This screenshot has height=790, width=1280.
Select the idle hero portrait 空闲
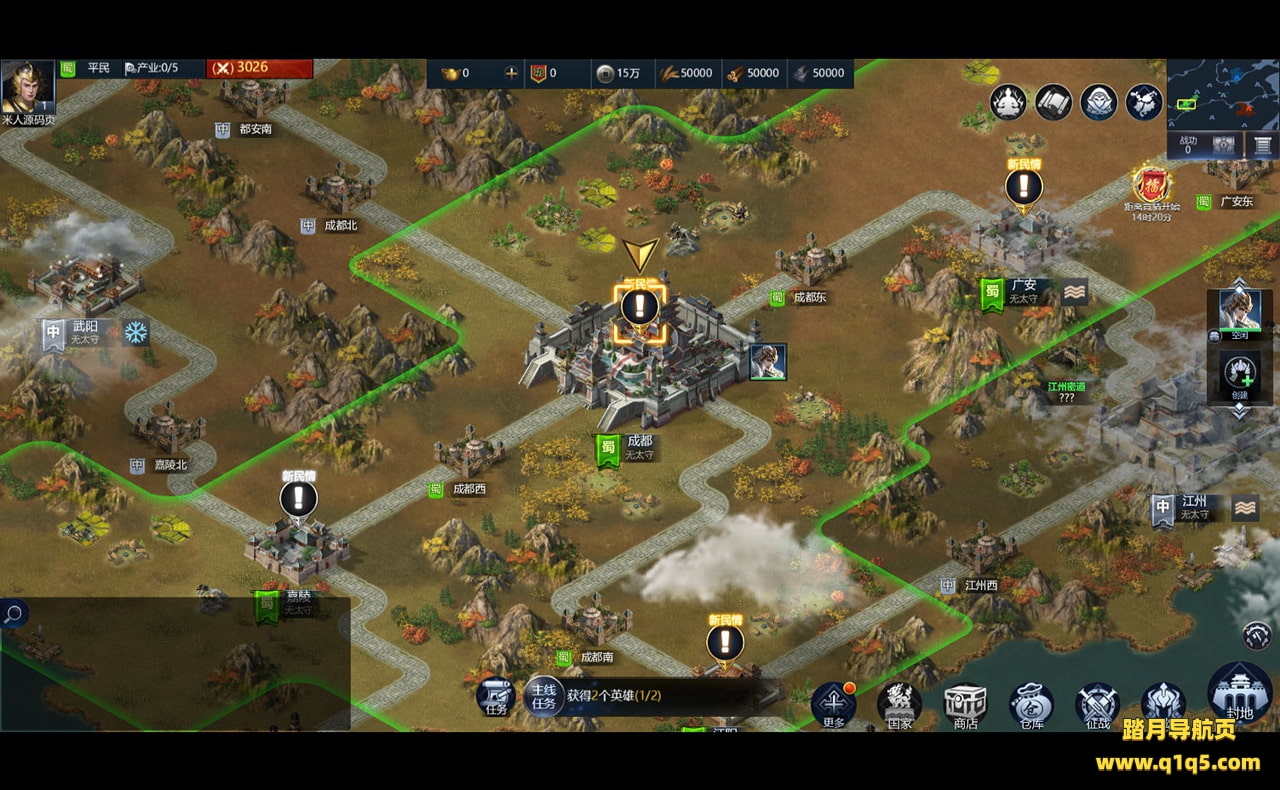[1239, 312]
